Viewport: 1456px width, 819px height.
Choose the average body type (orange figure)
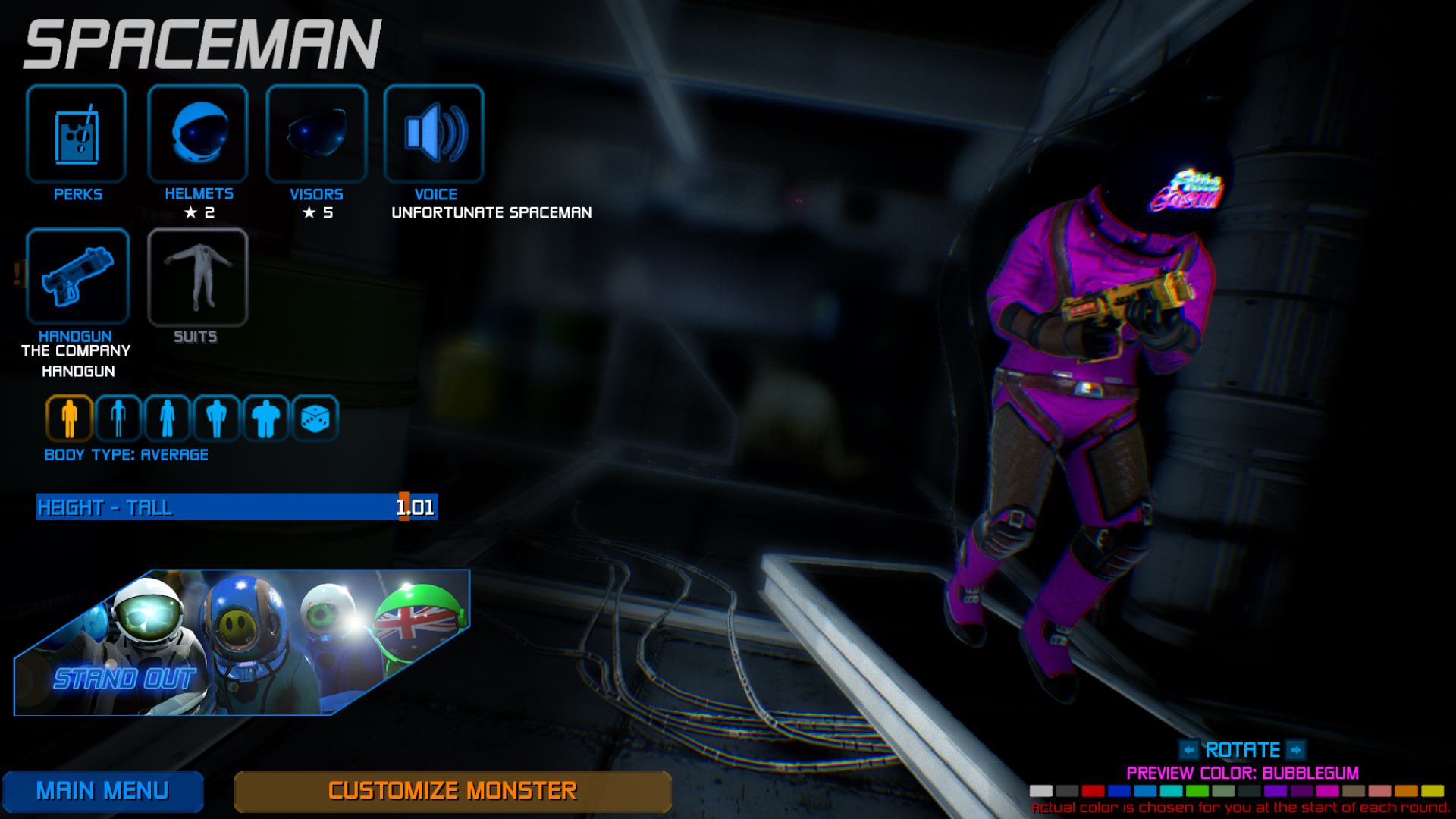tap(69, 418)
